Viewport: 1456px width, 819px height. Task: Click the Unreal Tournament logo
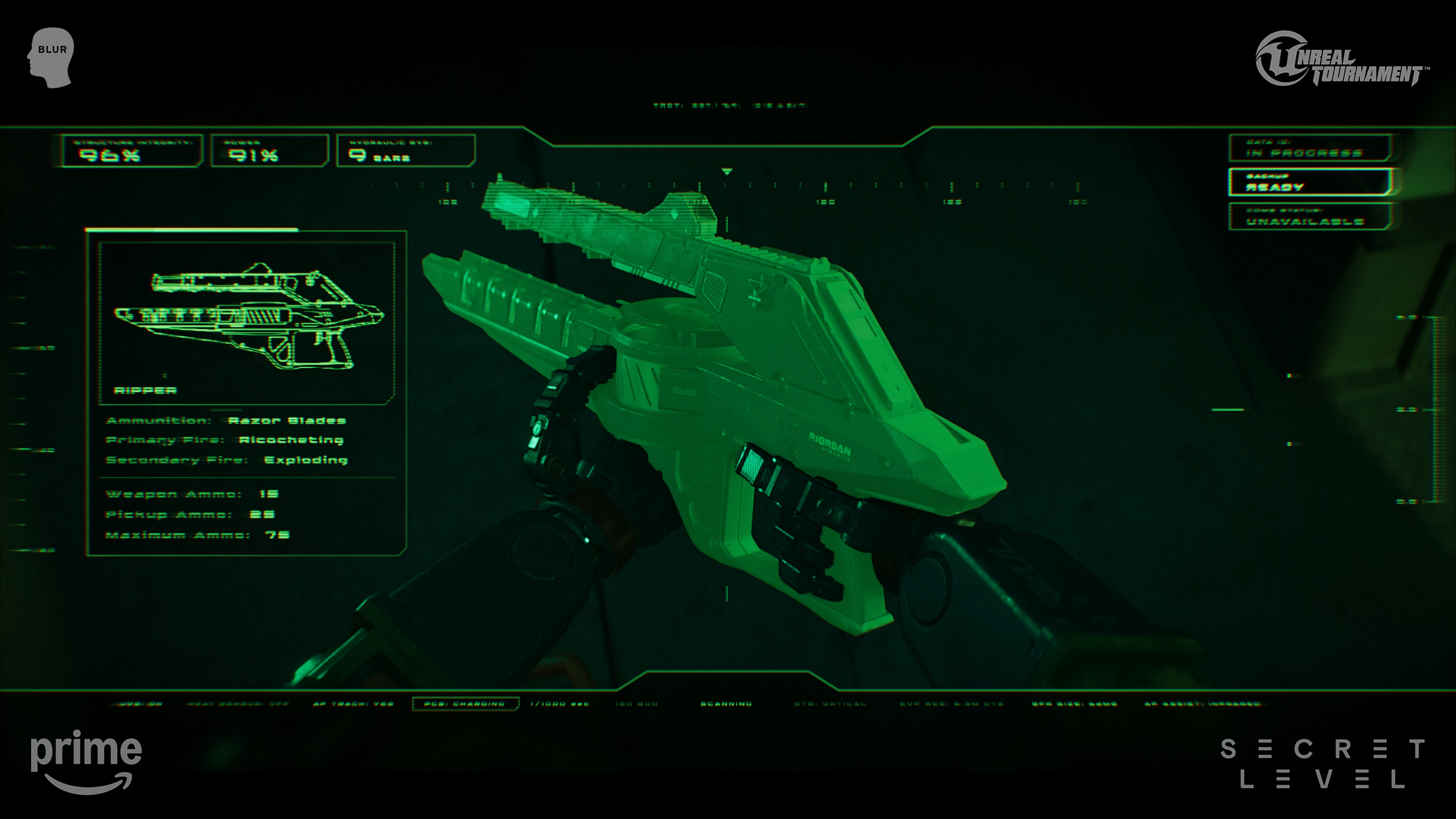pos(1341,60)
